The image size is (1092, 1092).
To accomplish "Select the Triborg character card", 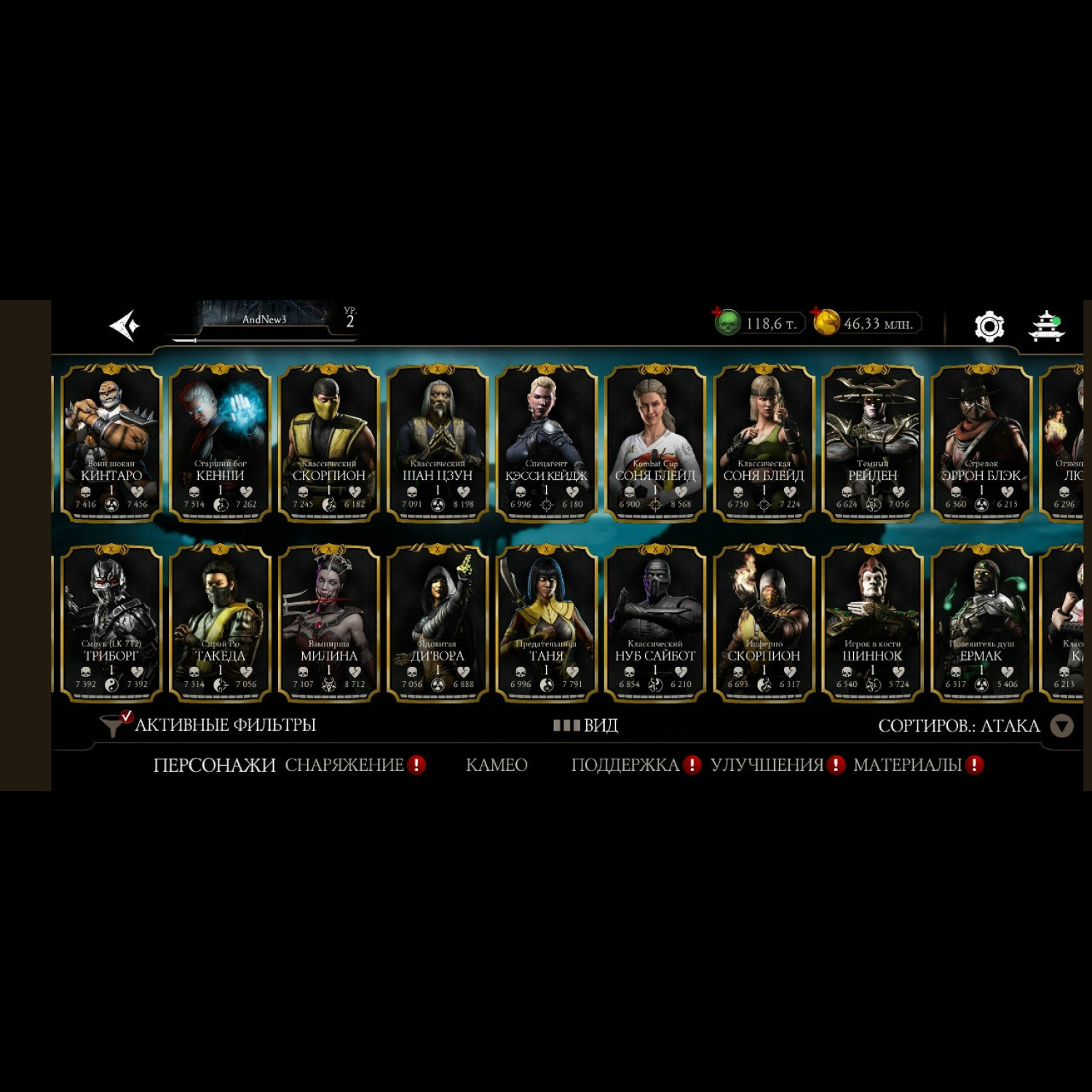I will tap(111, 623).
